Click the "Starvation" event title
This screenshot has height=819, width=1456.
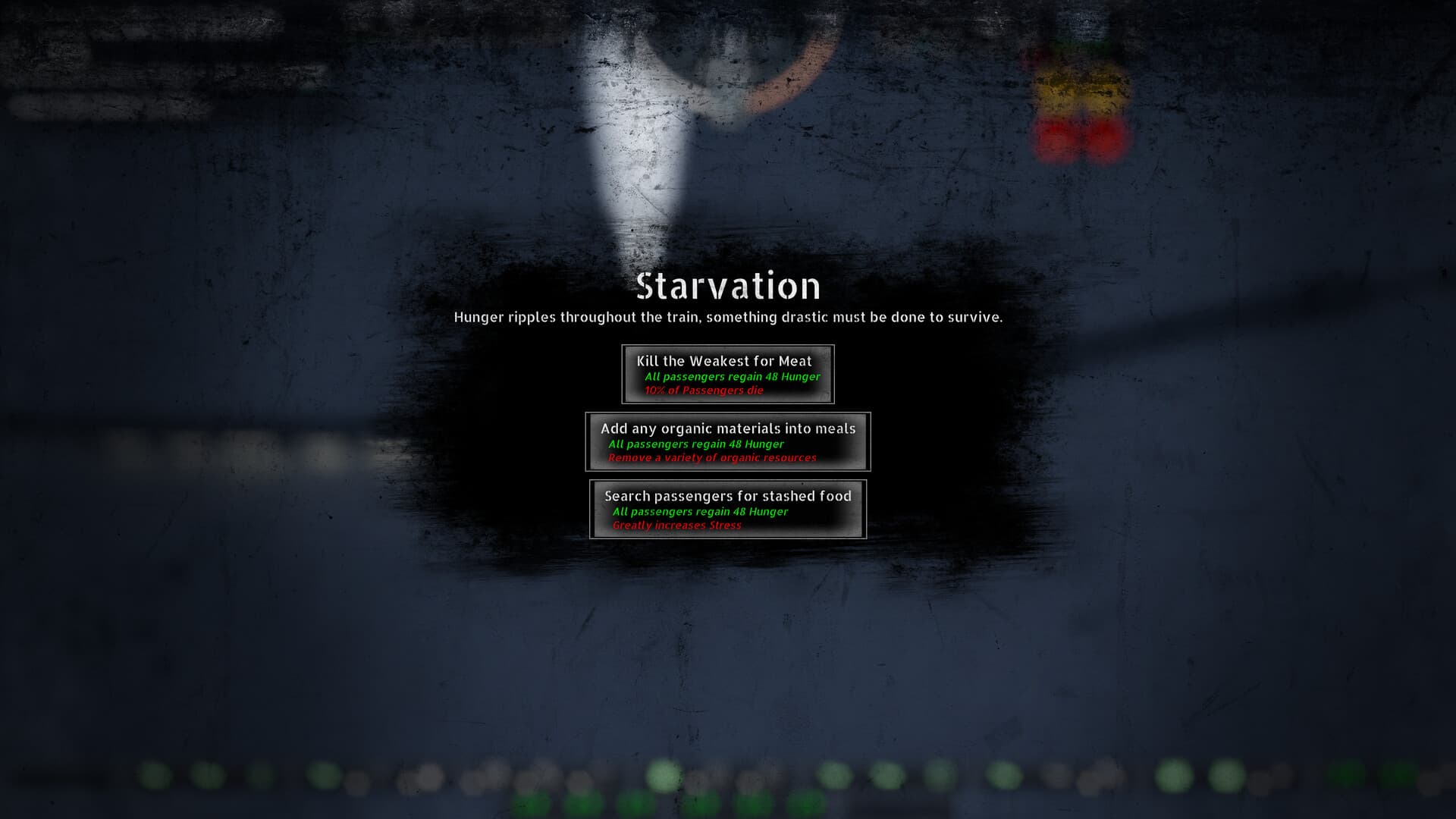(728, 287)
